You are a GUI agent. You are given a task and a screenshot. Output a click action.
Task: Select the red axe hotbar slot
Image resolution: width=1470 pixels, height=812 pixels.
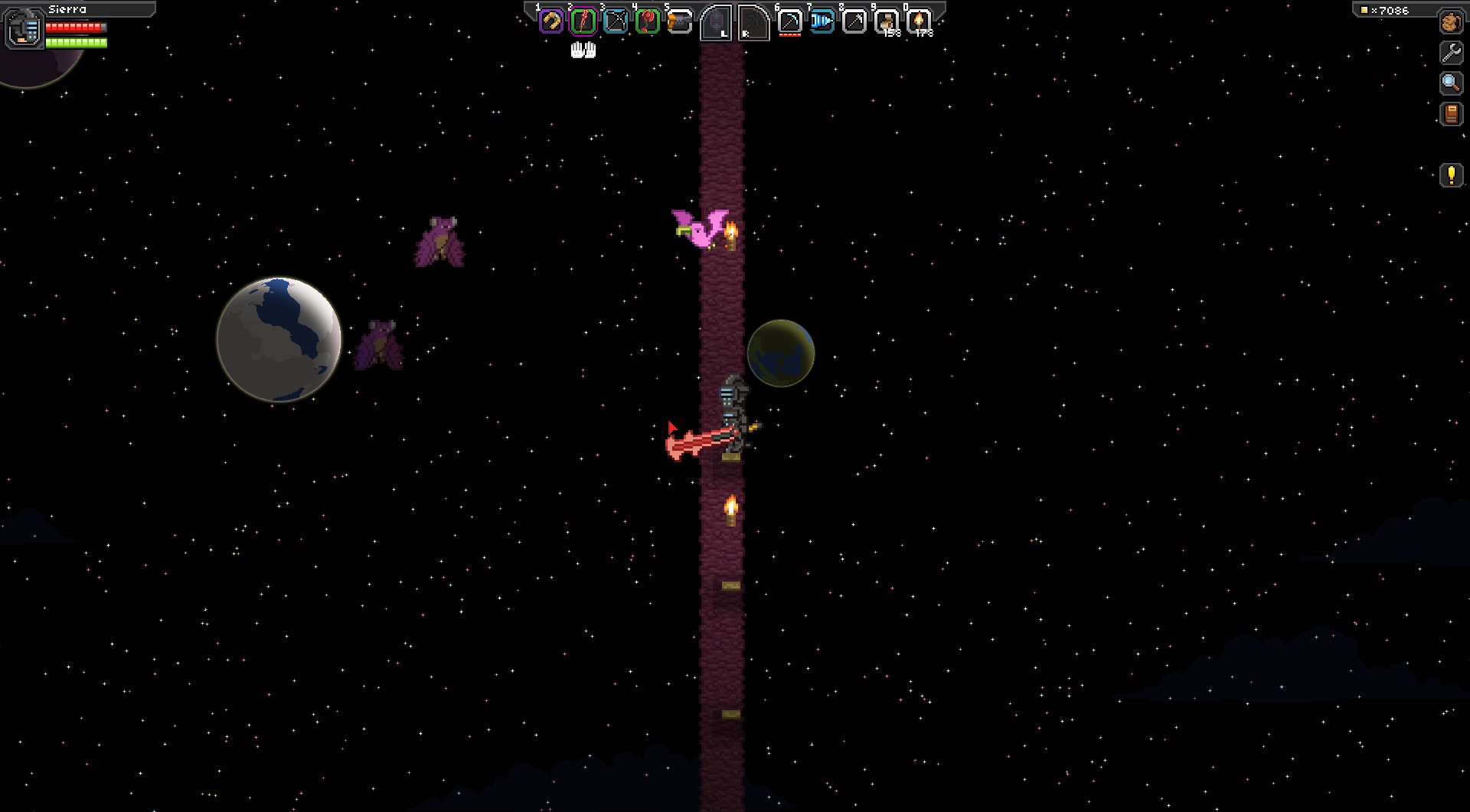(x=648, y=21)
